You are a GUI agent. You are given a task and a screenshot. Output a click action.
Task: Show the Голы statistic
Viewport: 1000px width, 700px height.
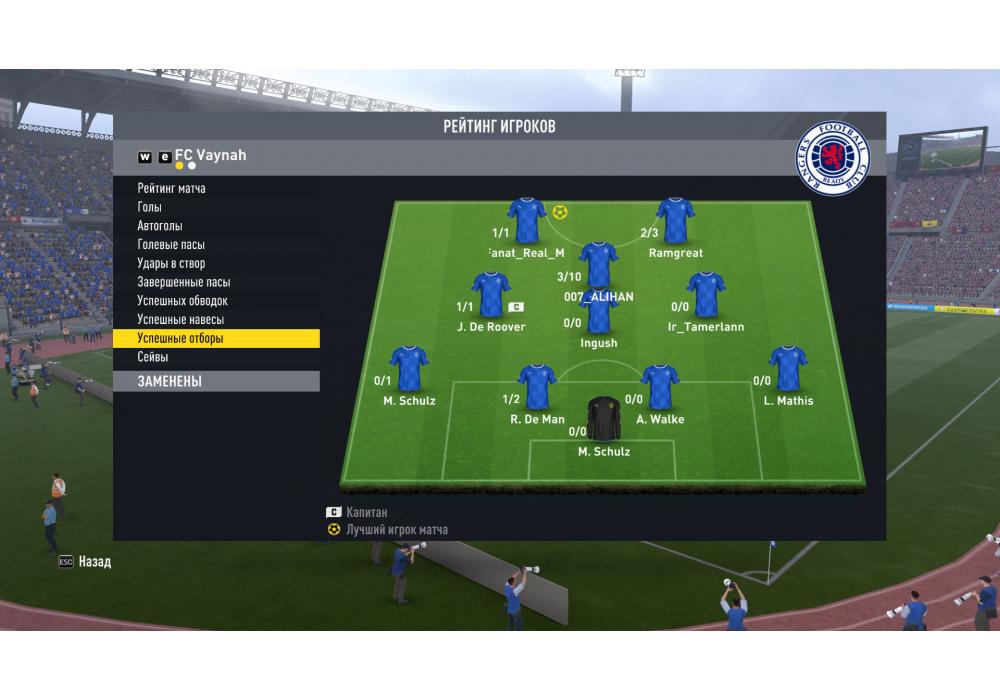pos(150,207)
